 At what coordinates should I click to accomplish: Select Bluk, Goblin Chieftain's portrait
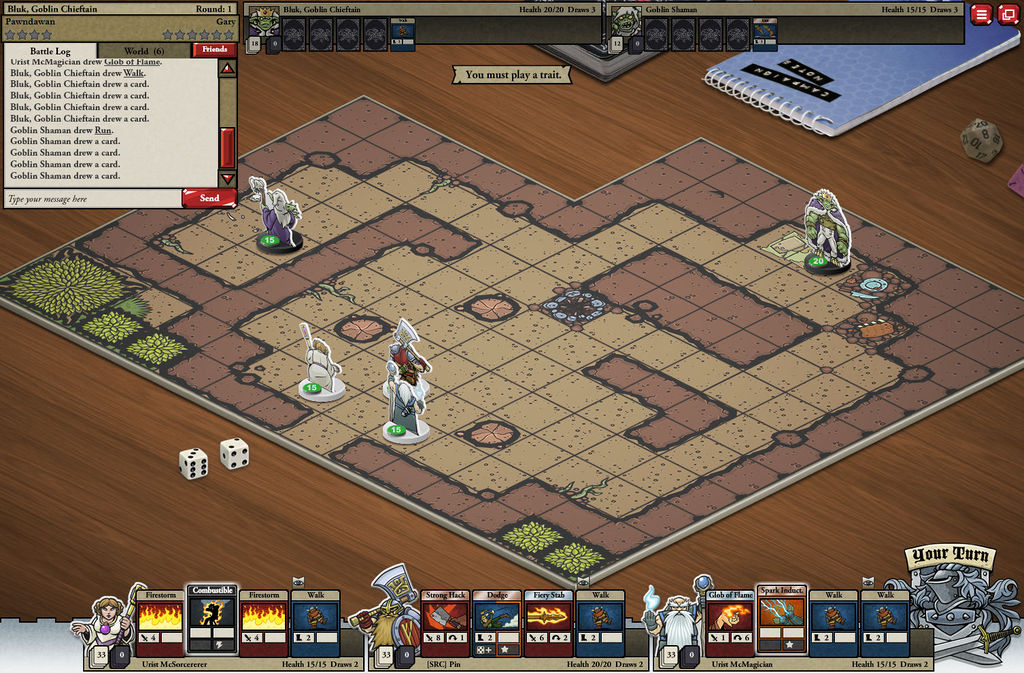pos(264,20)
